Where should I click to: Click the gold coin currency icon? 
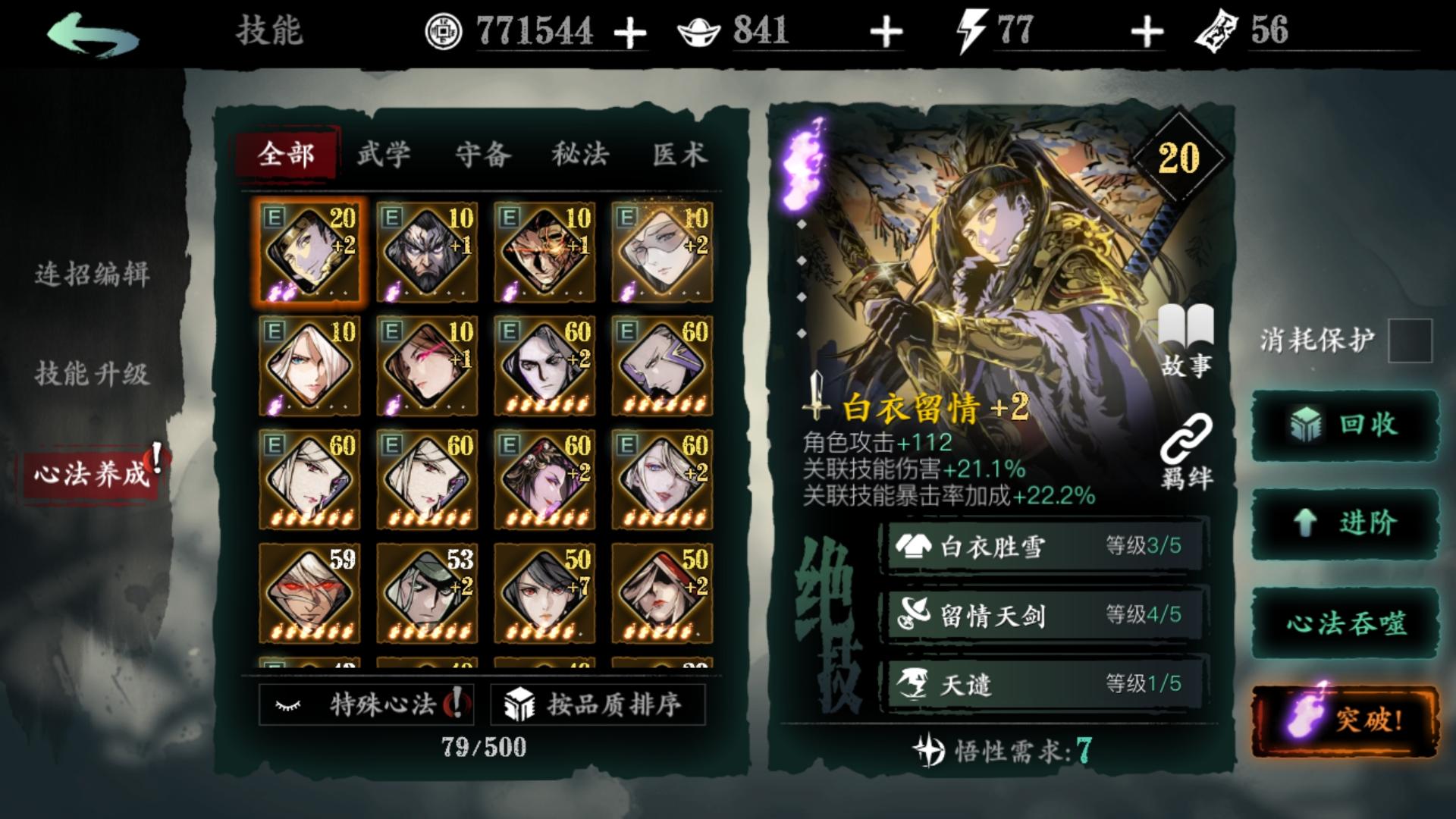click(x=446, y=30)
